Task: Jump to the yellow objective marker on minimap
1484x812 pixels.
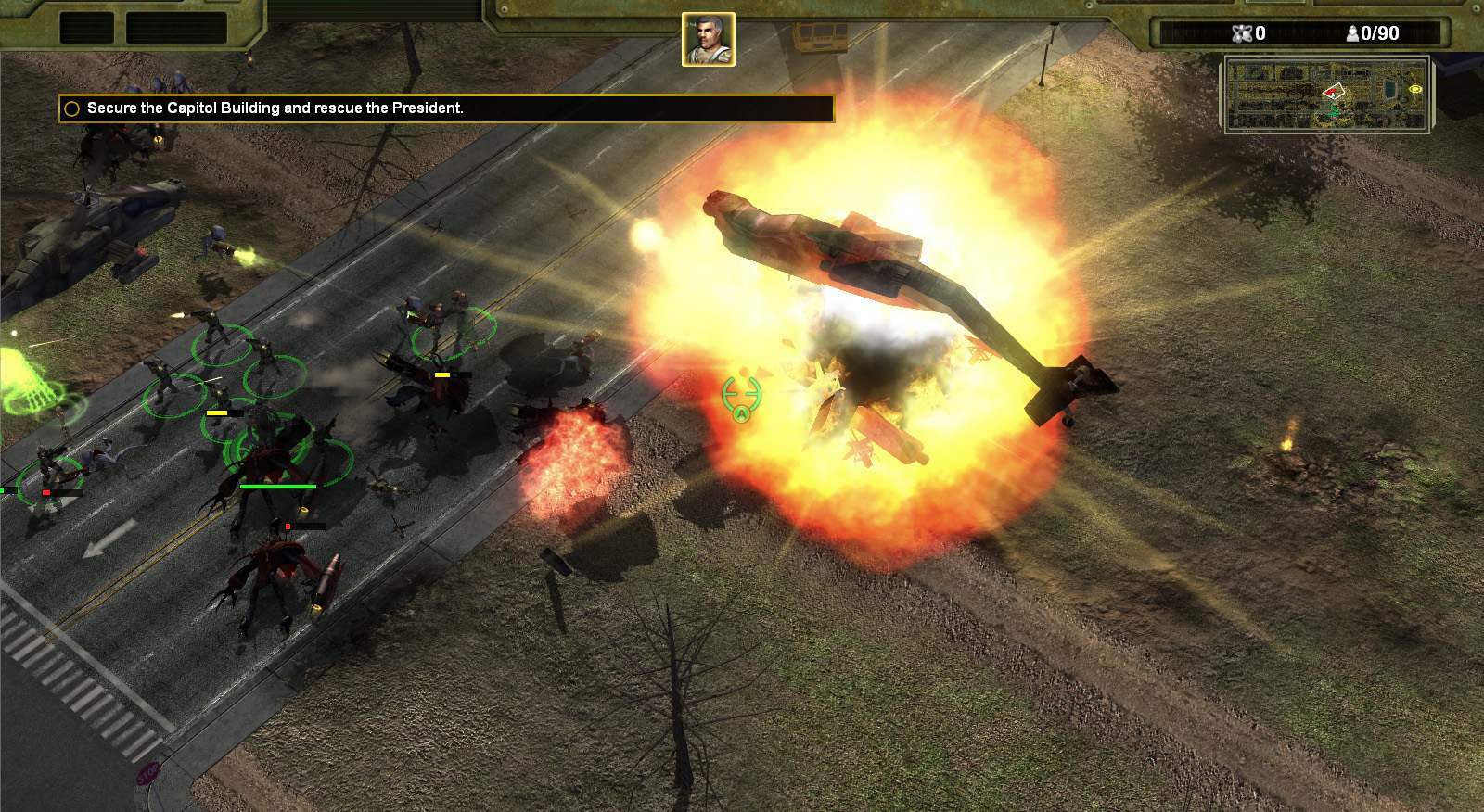Action: click(1415, 89)
